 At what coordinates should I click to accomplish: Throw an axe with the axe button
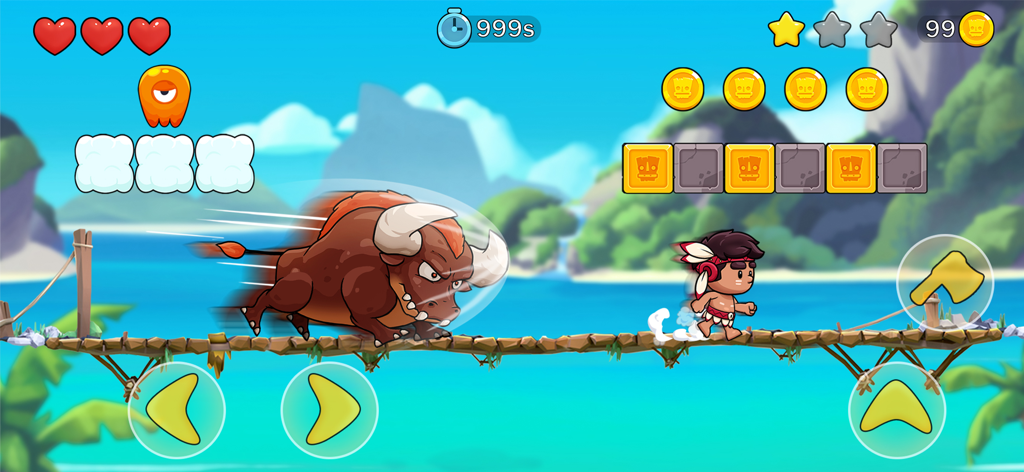coord(944,283)
